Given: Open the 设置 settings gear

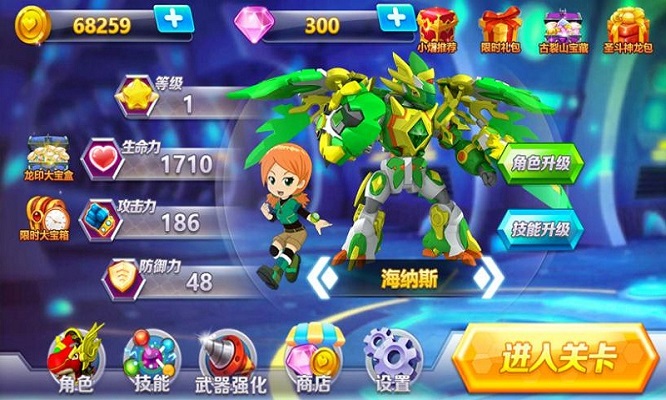Looking at the screenshot, I should 394,359.
